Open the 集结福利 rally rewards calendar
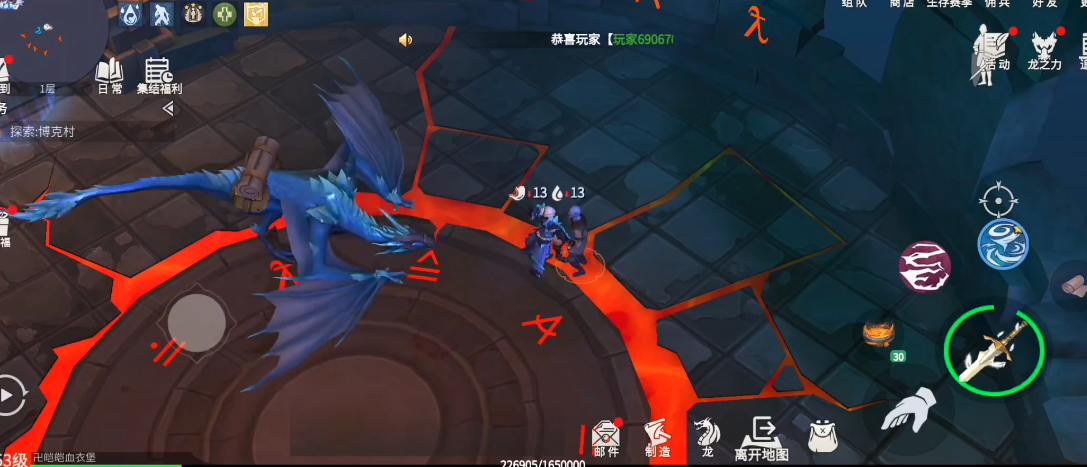This screenshot has height=467, width=1087. (x=158, y=74)
